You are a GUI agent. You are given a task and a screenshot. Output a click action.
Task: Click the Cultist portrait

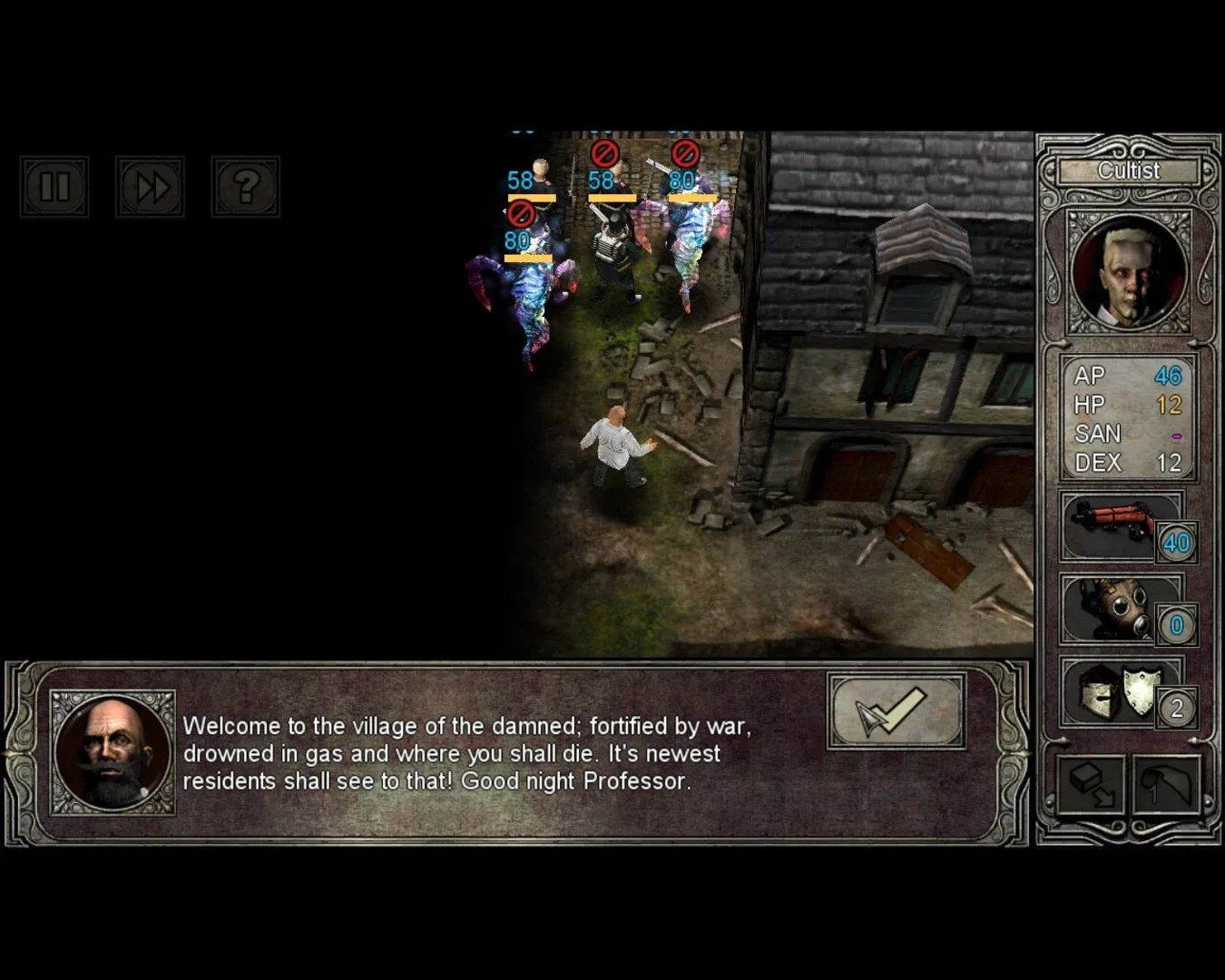(1128, 272)
